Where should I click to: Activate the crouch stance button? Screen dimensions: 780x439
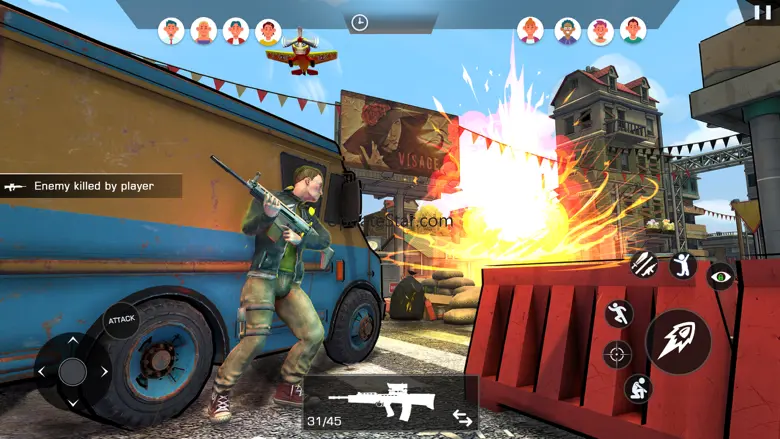[x=637, y=388]
